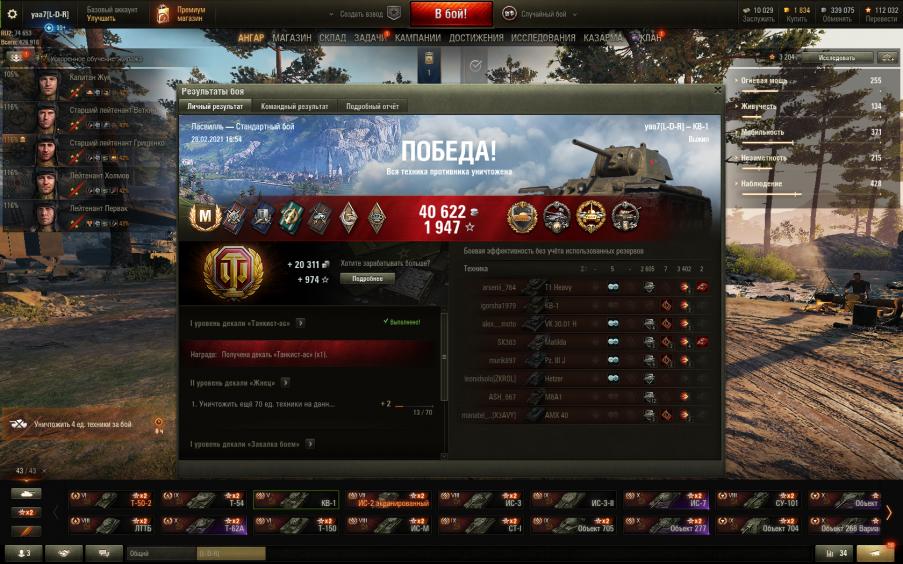Screen dimensions: 903x564
Task: Open the settings gear menu
Action: [x=13, y=14]
